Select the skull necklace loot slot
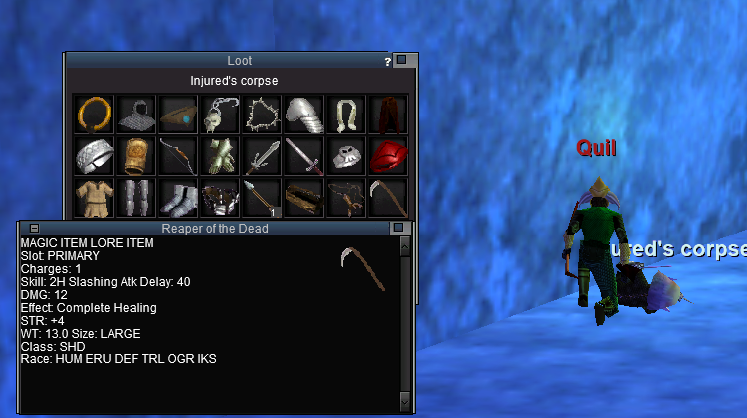Screen dimensions: 747x418 219,114
